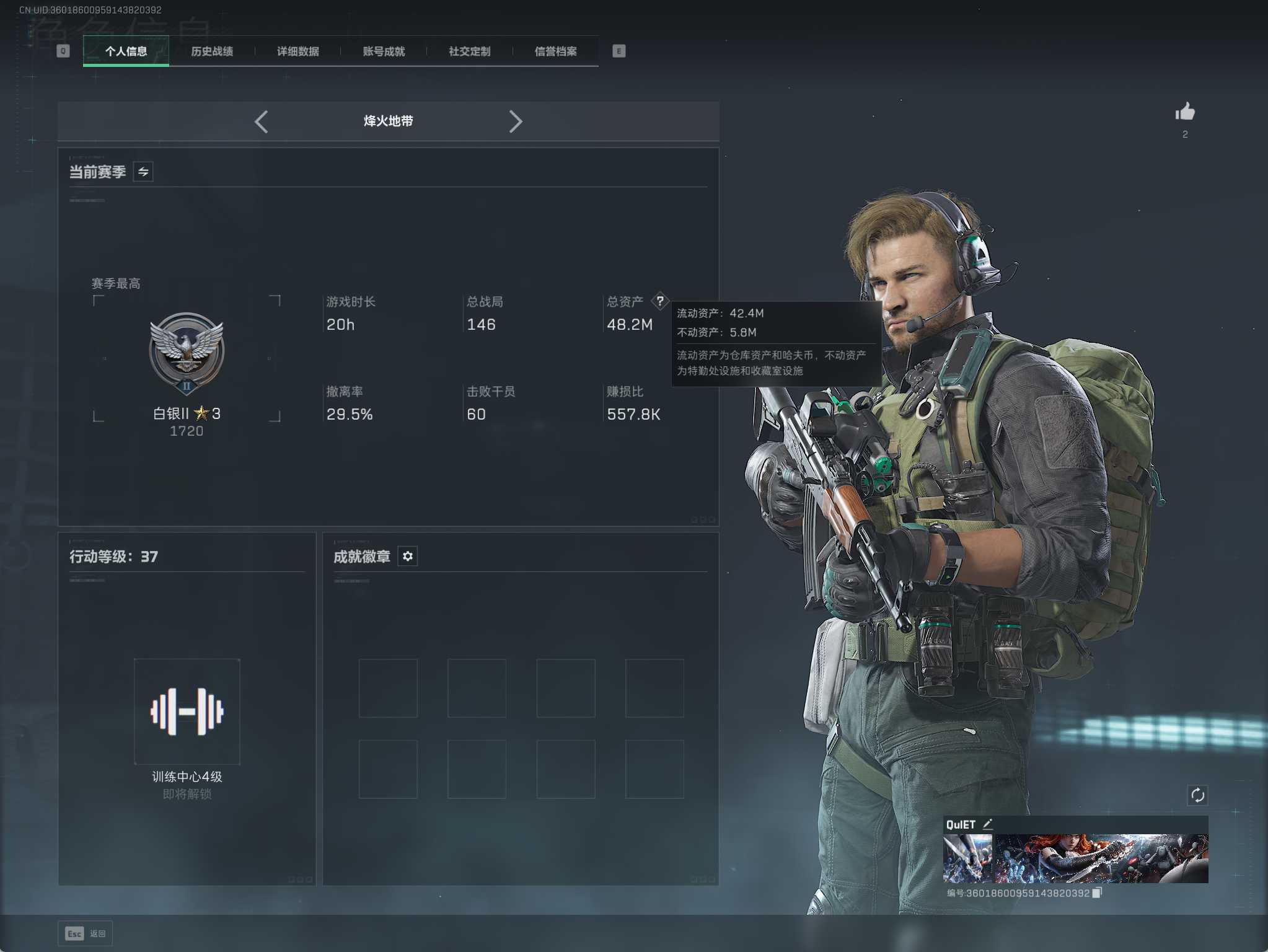Open the 社交定制 tab
1268x952 pixels.
point(470,51)
